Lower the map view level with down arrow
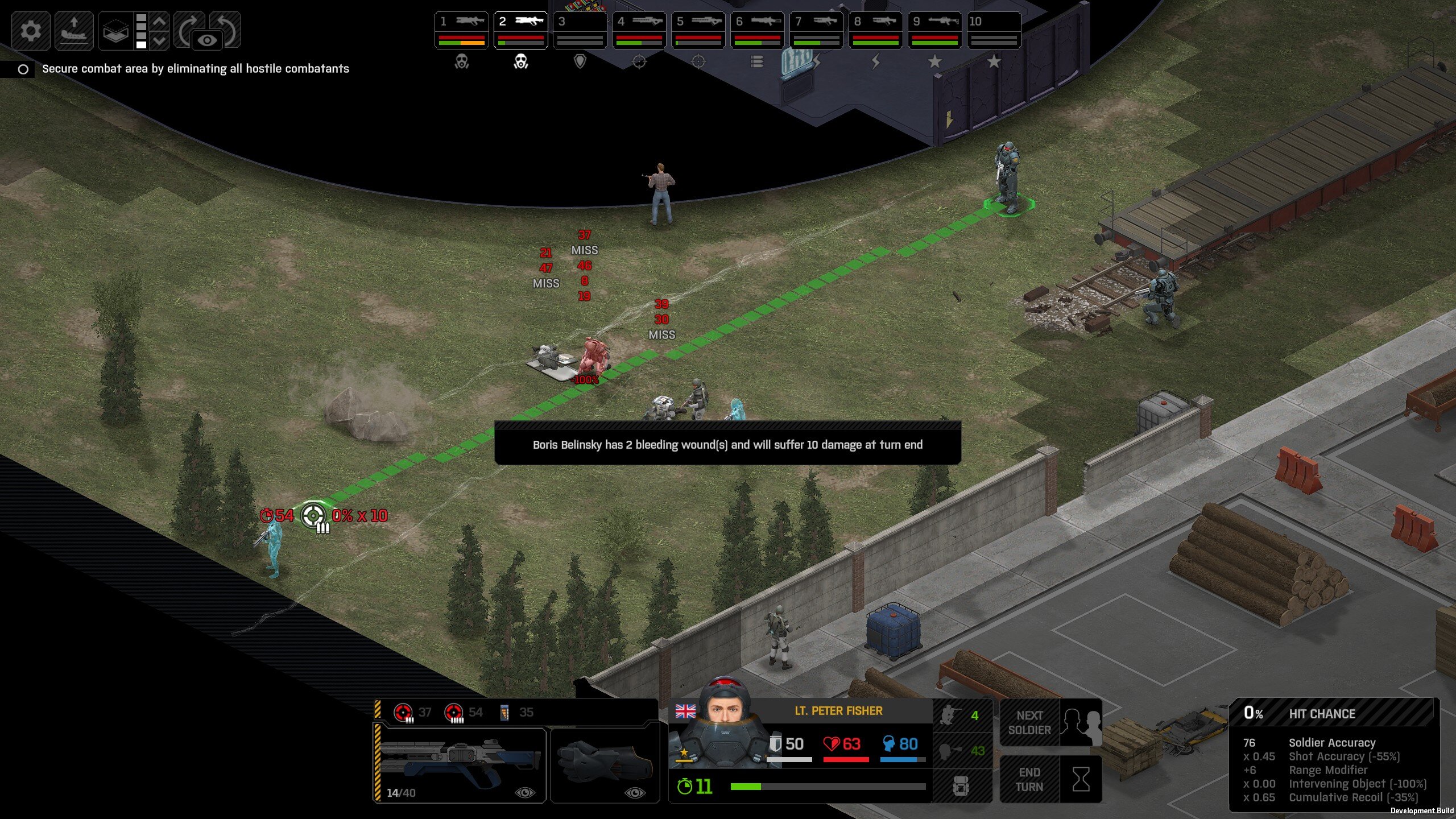The image size is (1456, 819). (x=160, y=40)
